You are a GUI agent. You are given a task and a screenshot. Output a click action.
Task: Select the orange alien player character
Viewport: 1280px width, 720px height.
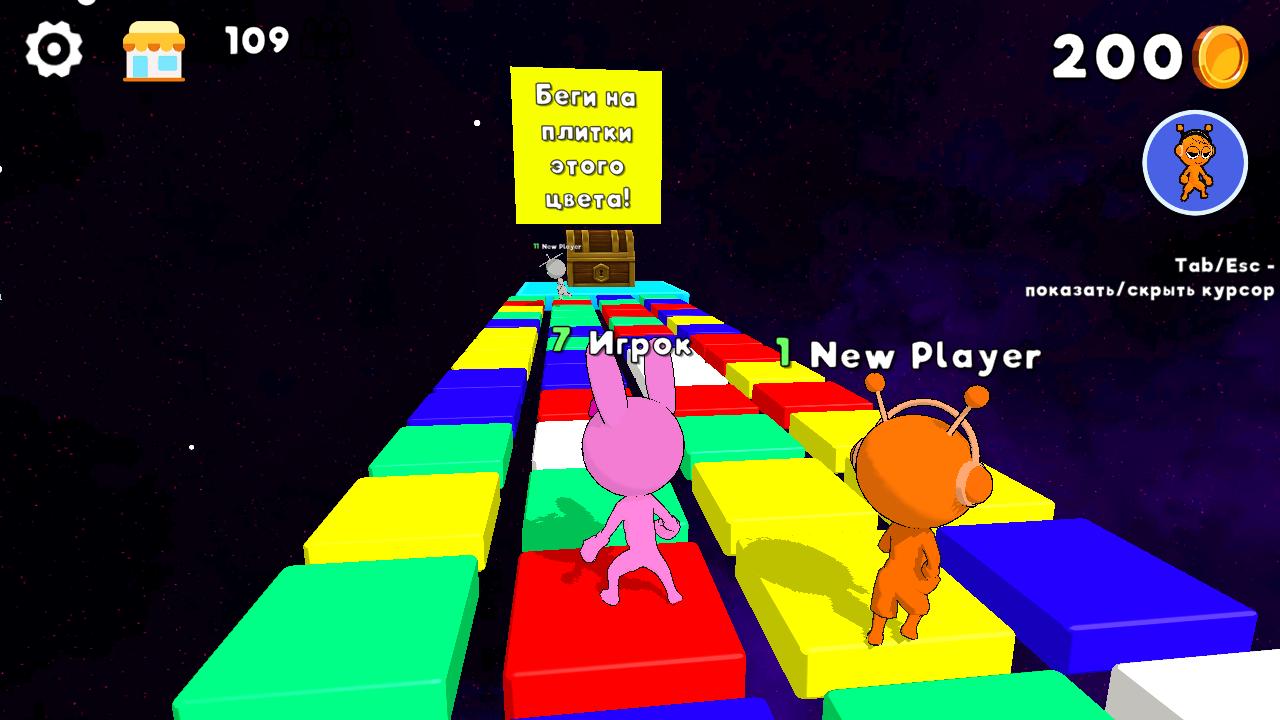click(x=910, y=500)
